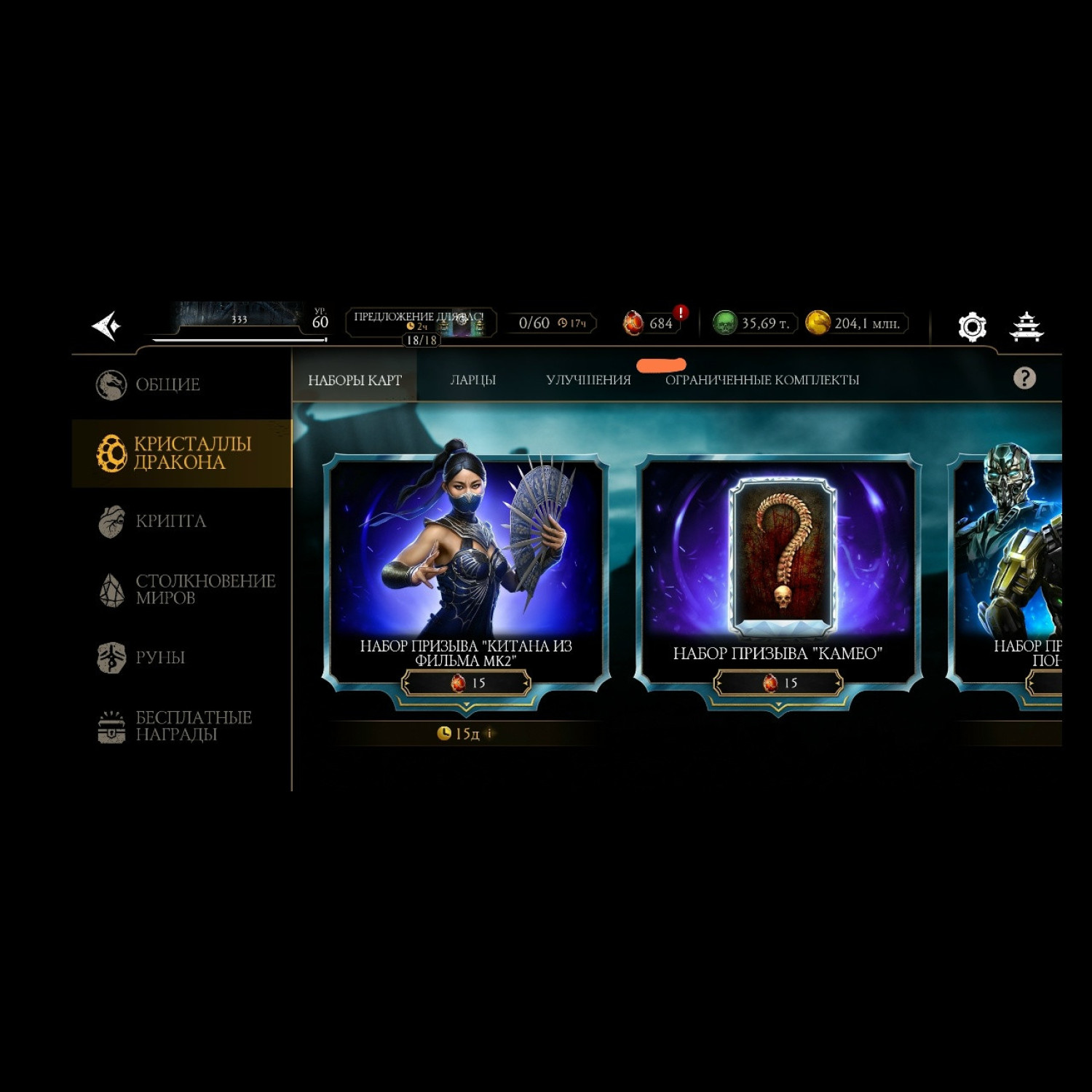Select КРИСТАЛЛЫ ДРАКОНА category
This screenshot has width=1092, height=1092.
pyautogui.click(x=182, y=453)
